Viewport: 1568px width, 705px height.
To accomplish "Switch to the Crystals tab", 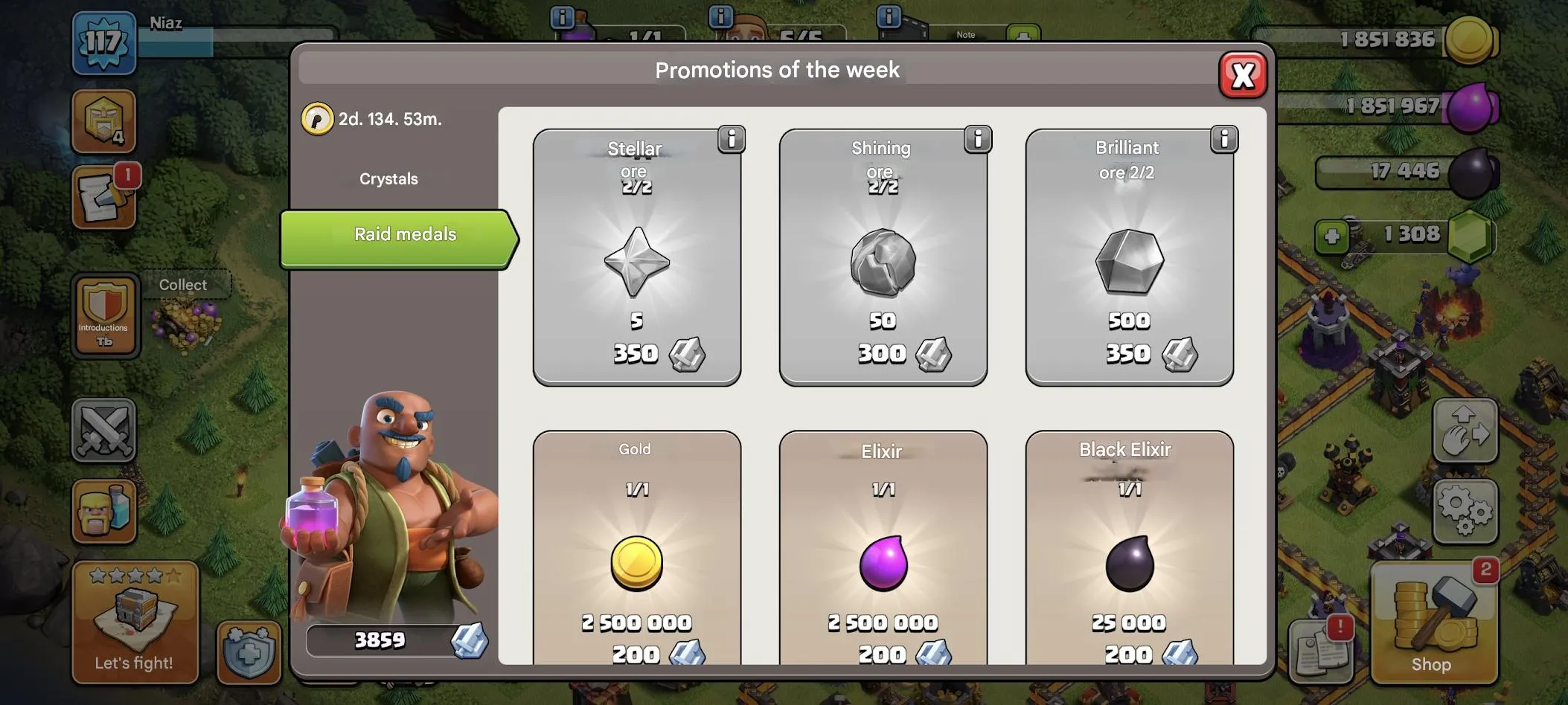I will click(x=388, y=178).
